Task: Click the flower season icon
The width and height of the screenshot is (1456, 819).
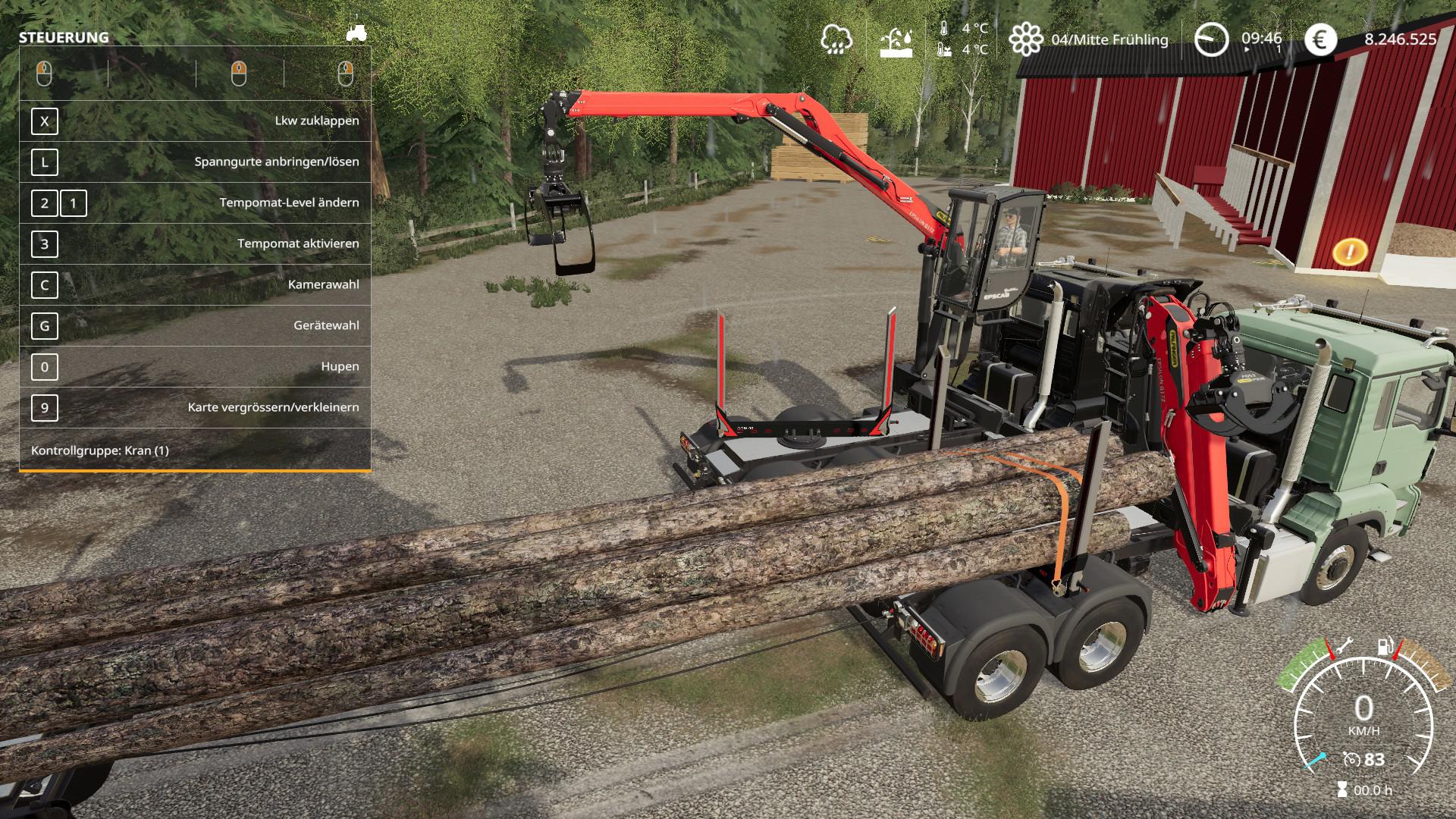Action: (x=1025, y=39)
